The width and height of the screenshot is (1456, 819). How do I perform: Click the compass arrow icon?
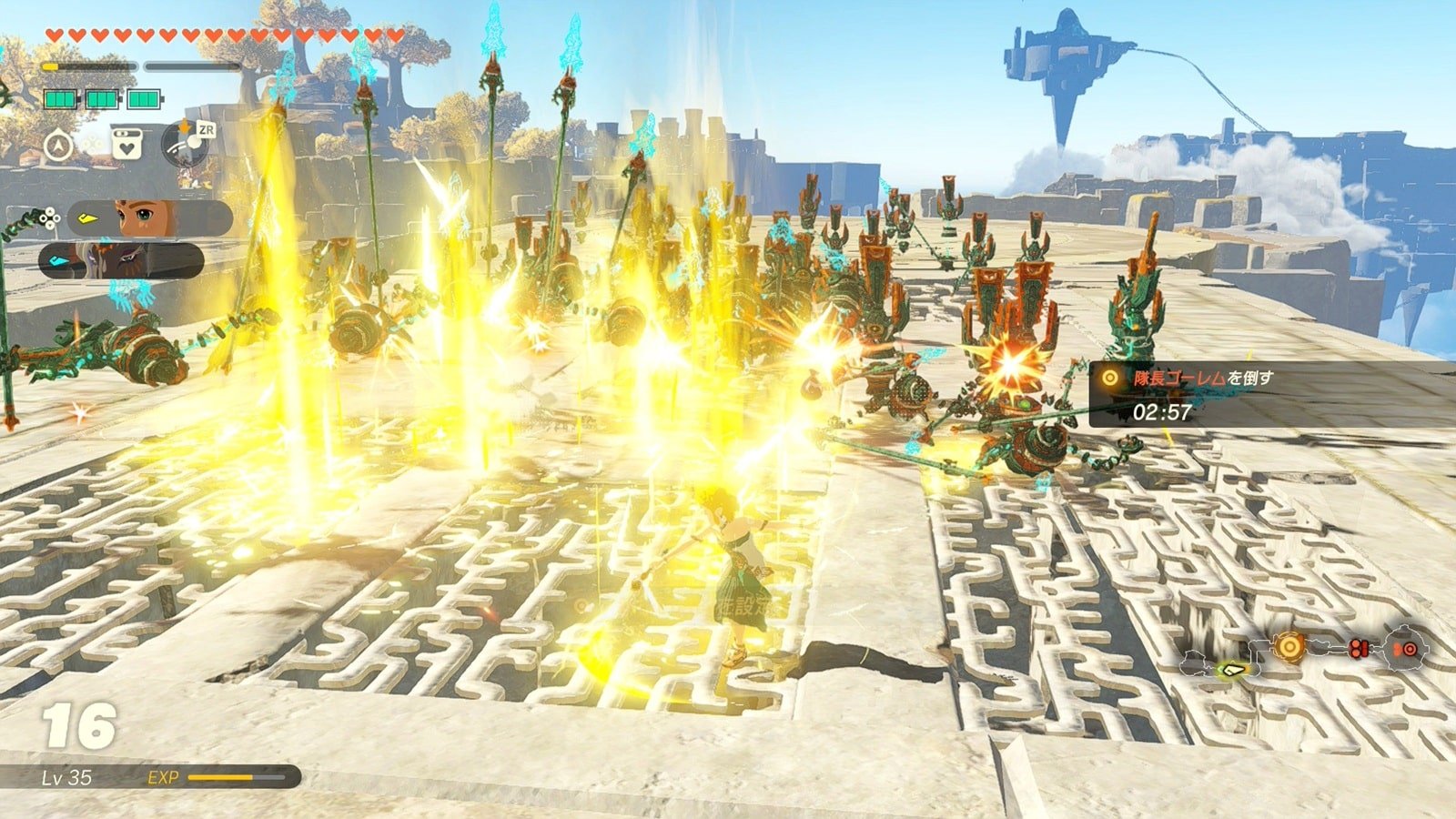[x=58, y=144]
